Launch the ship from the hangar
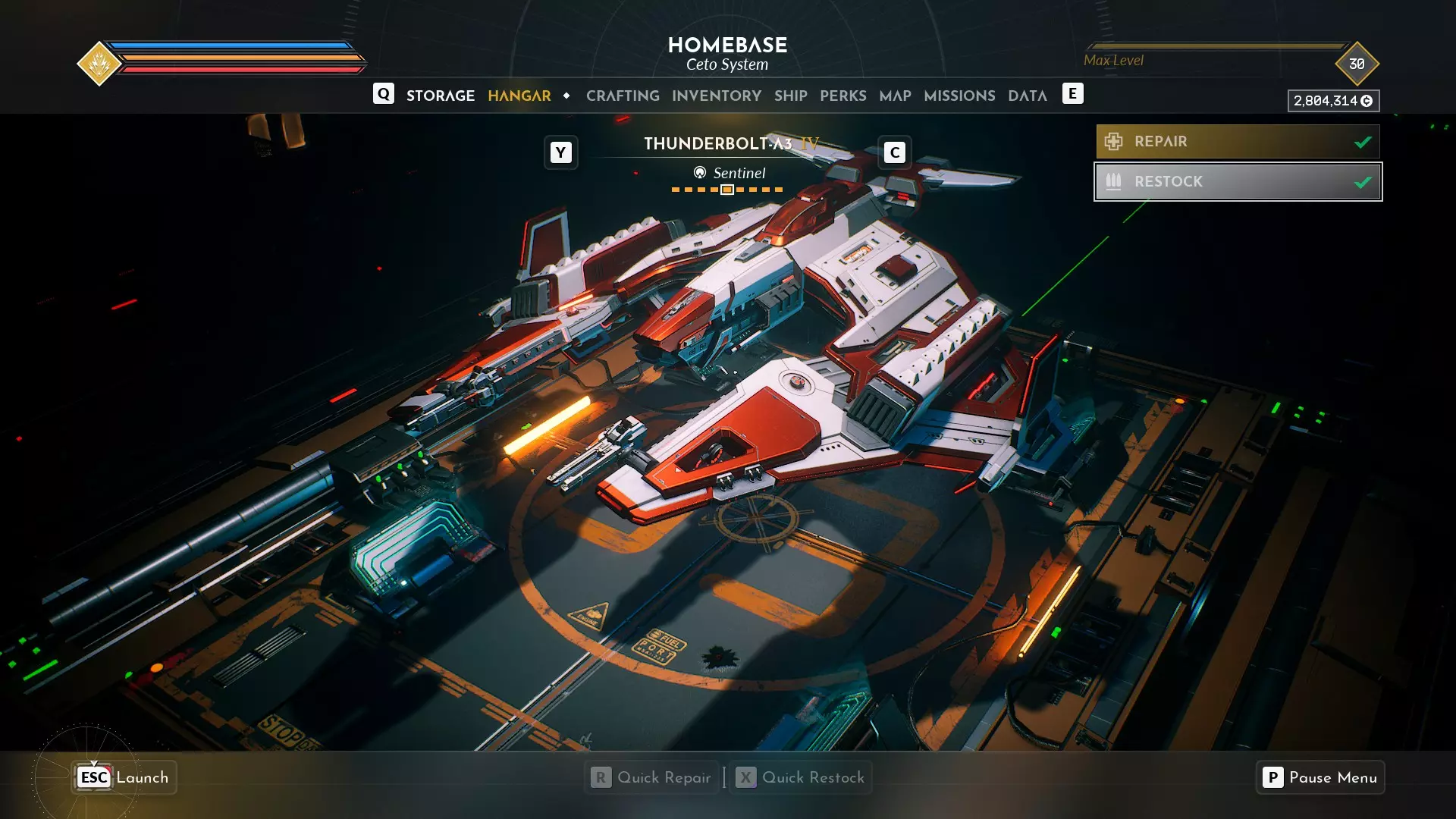1456x819 pixels. [x=124, y=777]
